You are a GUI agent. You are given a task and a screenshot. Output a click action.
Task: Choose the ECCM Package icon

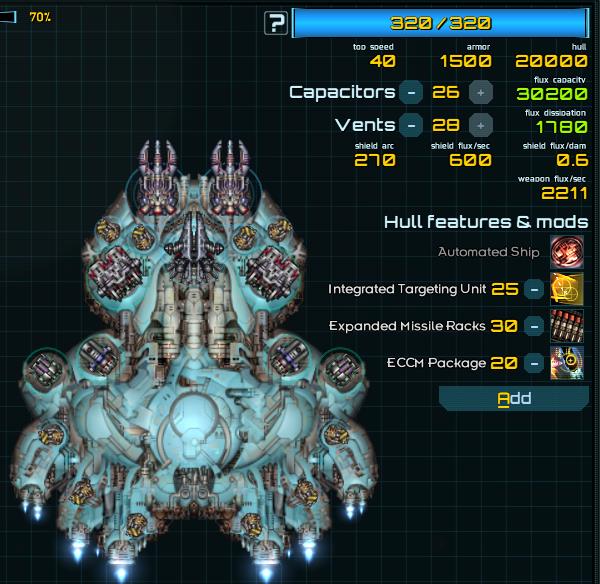coord(568,362)
